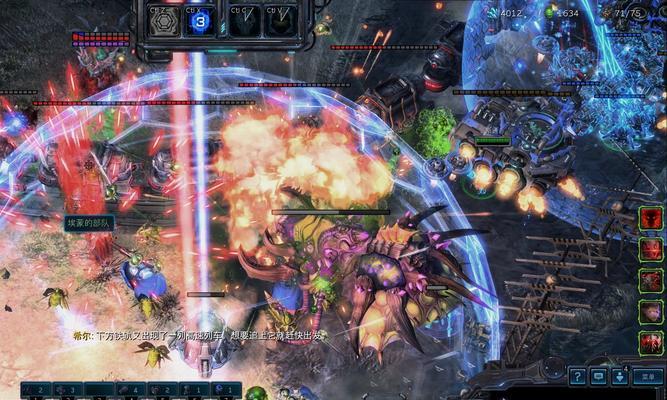Screen dimensions: 667x400
Task: Use the glowing blue ability showing 3
Action: (201, 21)
